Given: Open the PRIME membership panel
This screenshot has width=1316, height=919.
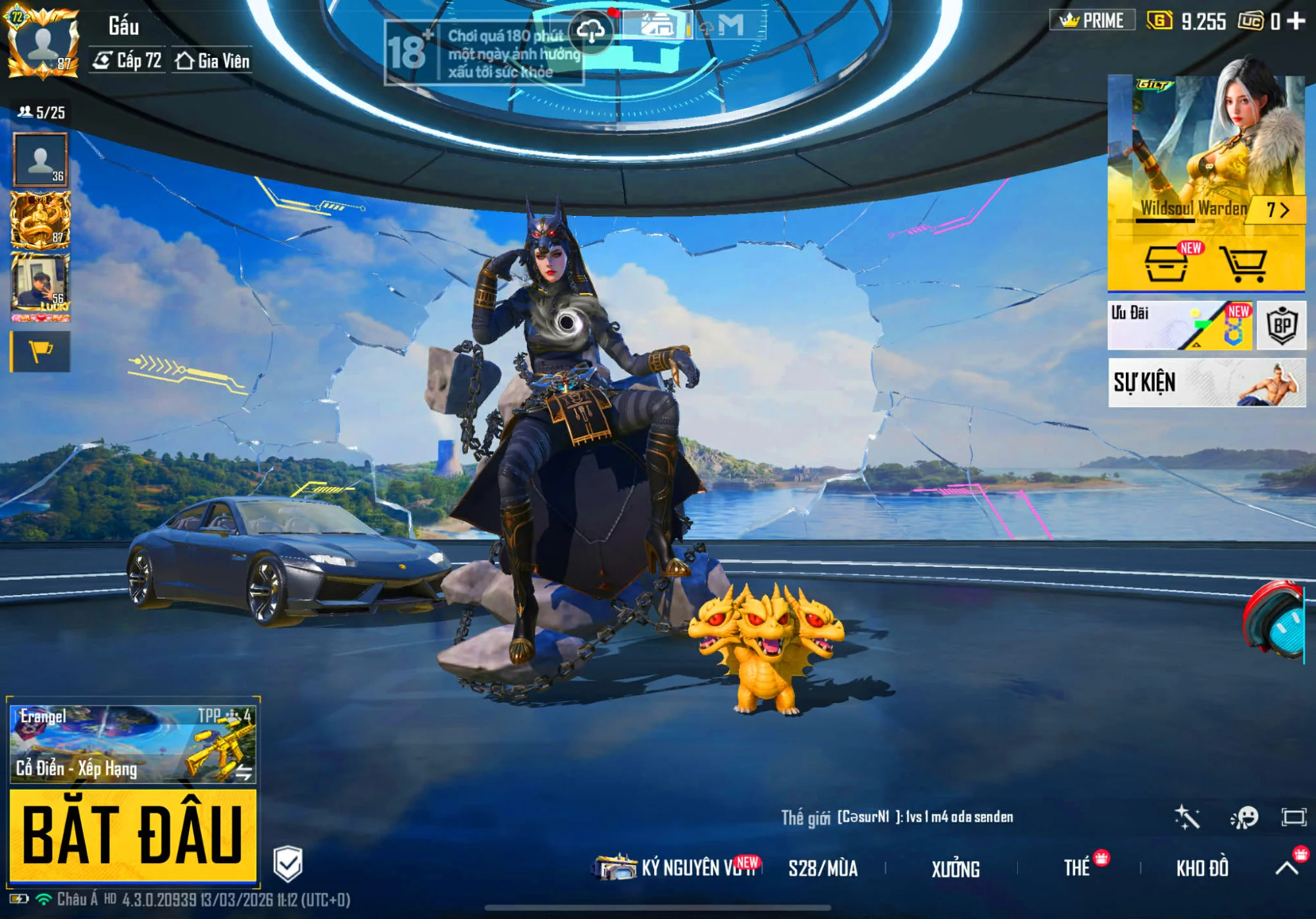Looking at the screenshot, I should point(1092,20).
